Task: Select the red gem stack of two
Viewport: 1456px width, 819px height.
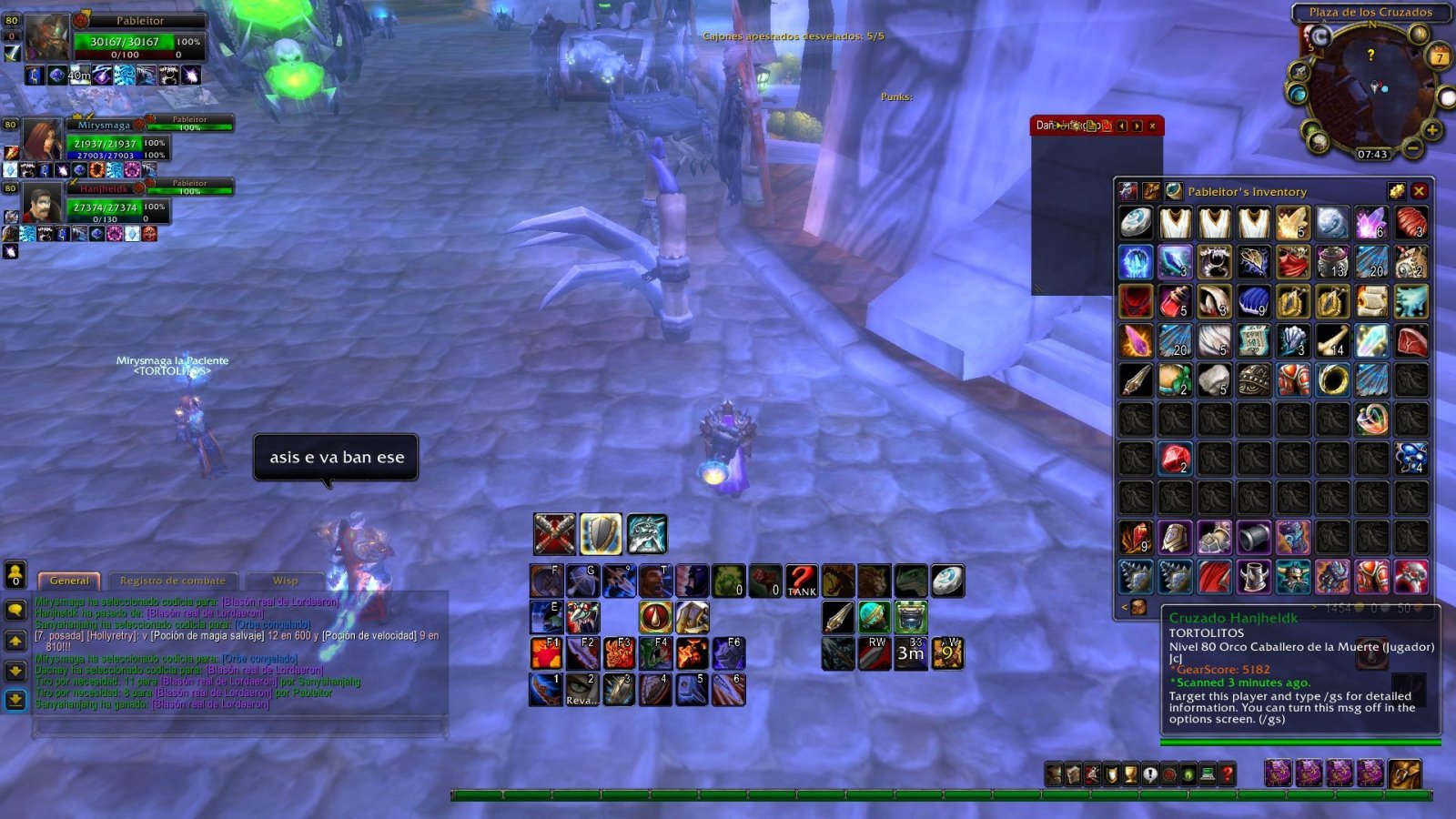Action: tap(1175, 459)
